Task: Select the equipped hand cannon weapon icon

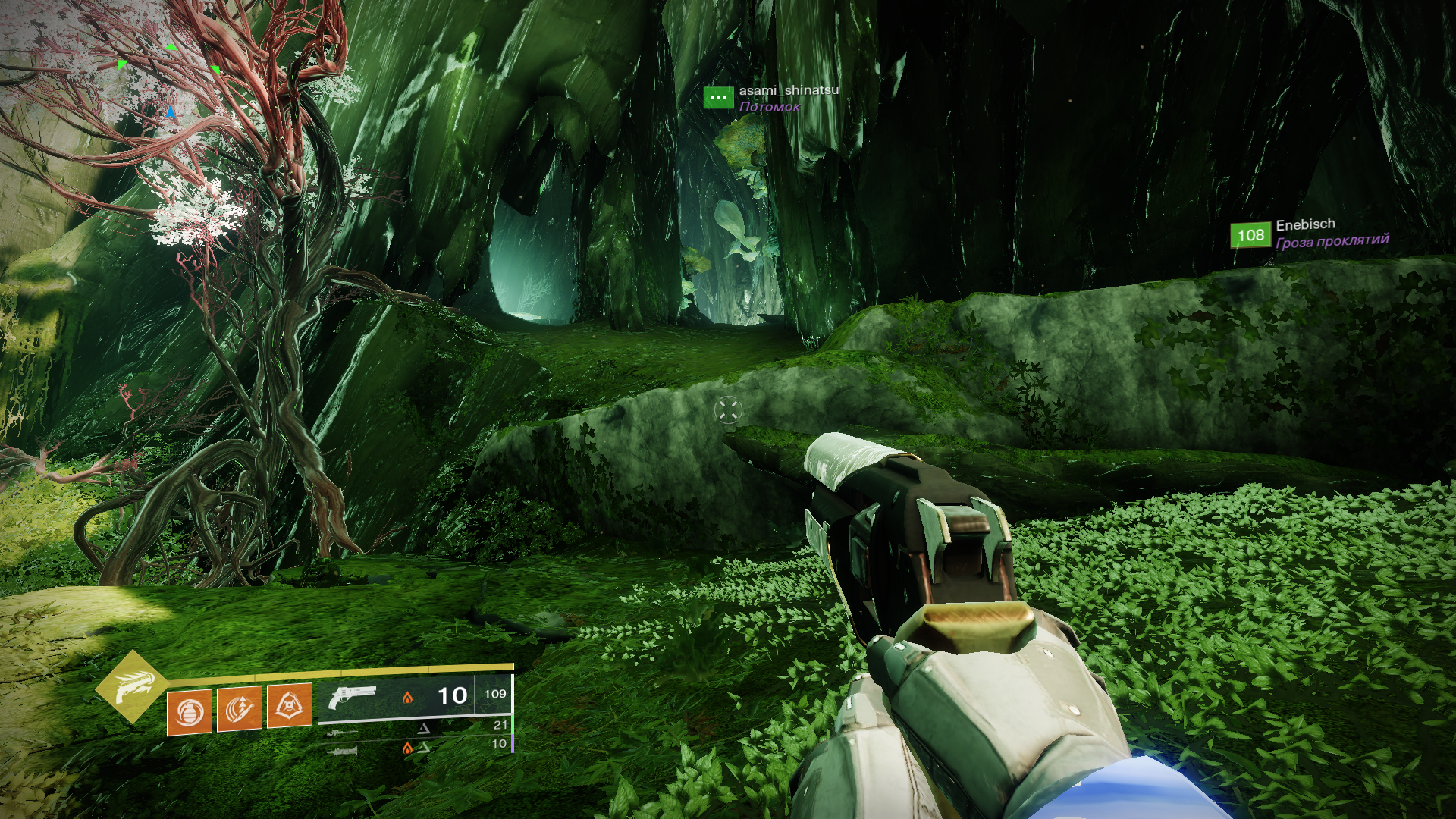Action: pos(353,696)
